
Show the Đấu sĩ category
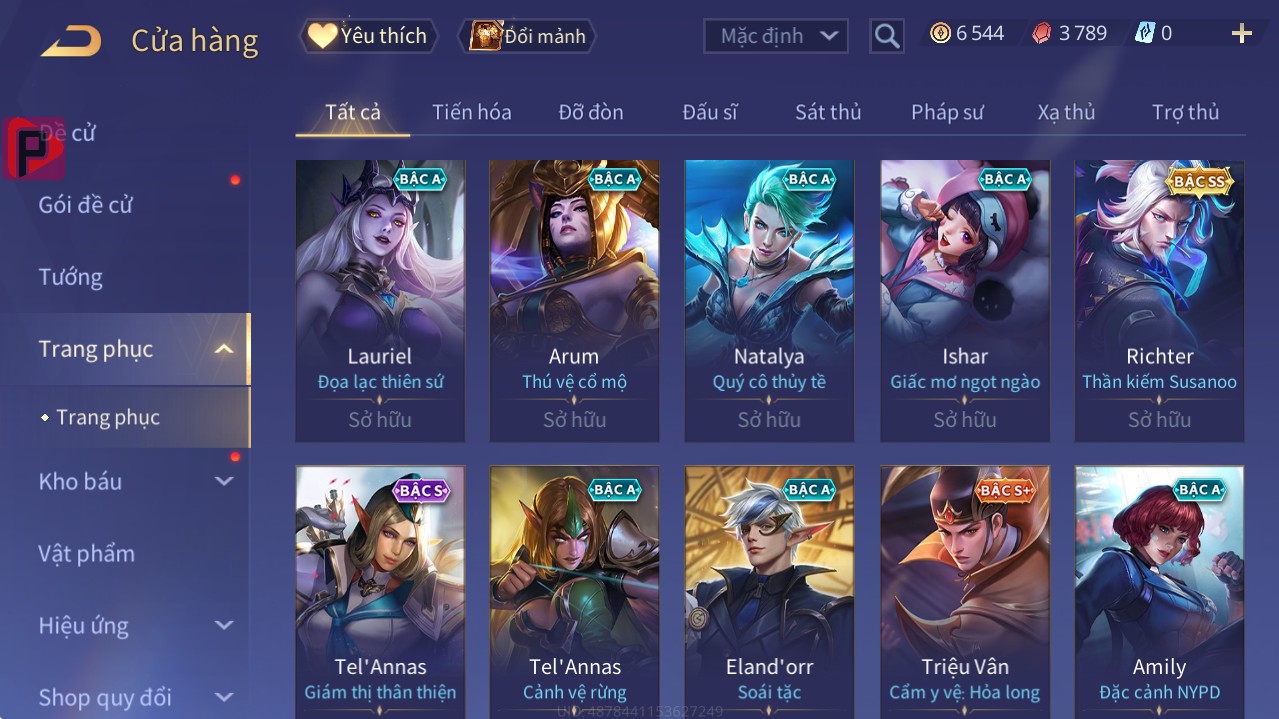click(x=709, y=112)
